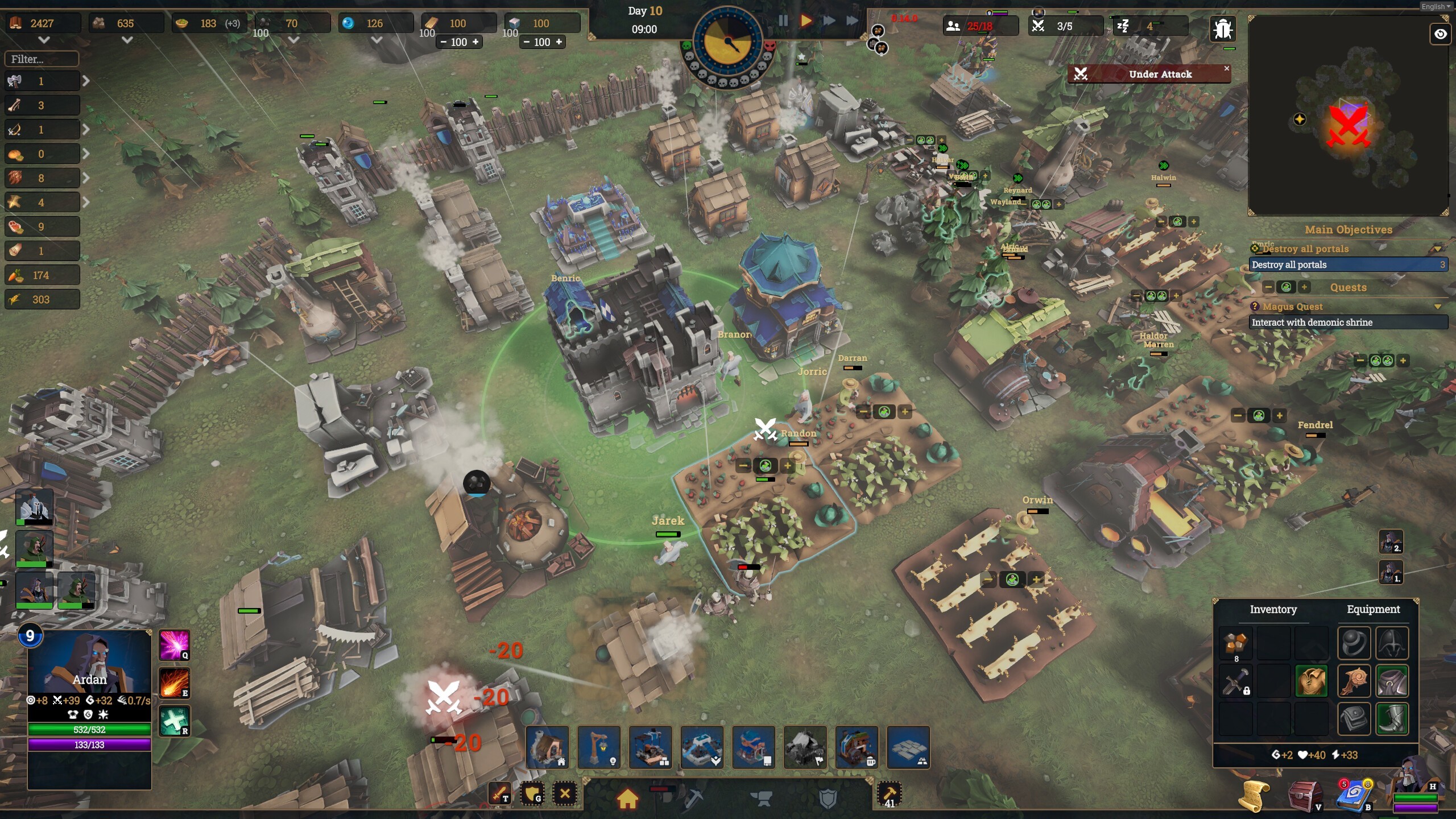Screen dimensions: 1456x819
Task: Open the bug report beetle icon
Action: [x=1222, y=29]
